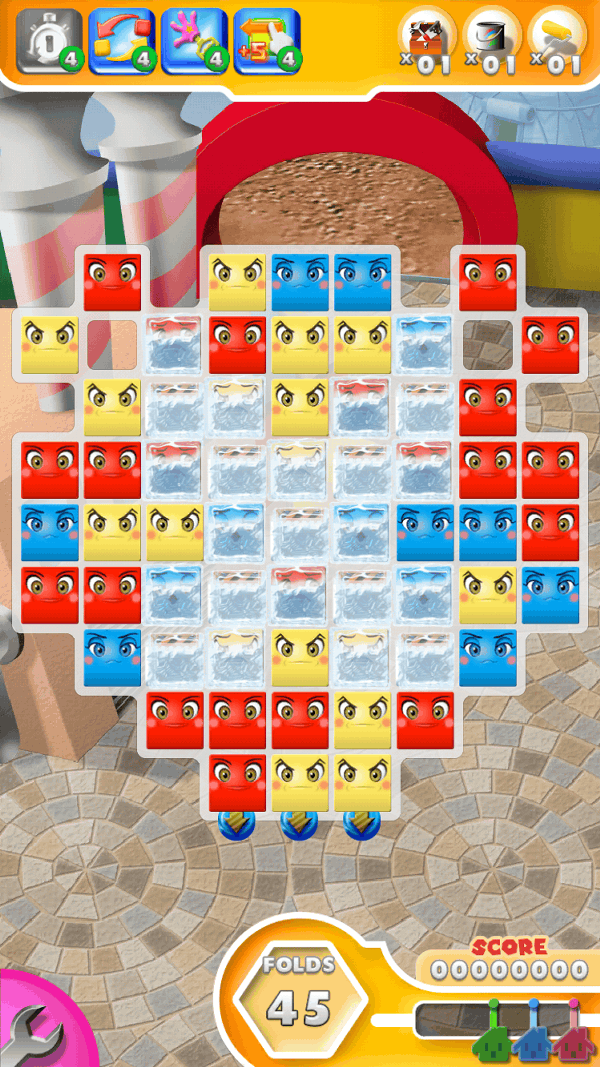Use the block swap arrow booster
Image resolution: width=600 pixels, height=1067 pixels.
pos(122,41)
